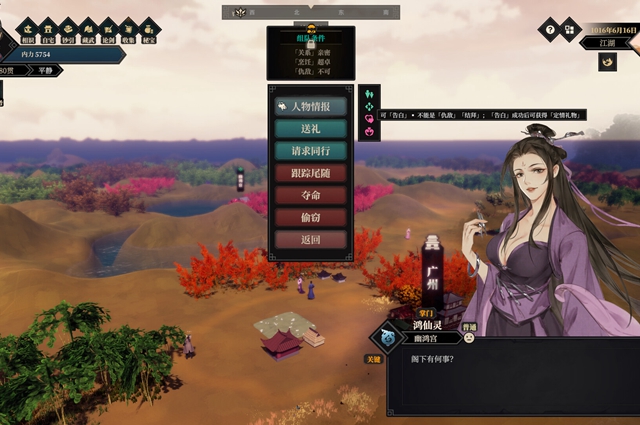
Task: Click the bird icon under 江湖
Action: (607, 62)
